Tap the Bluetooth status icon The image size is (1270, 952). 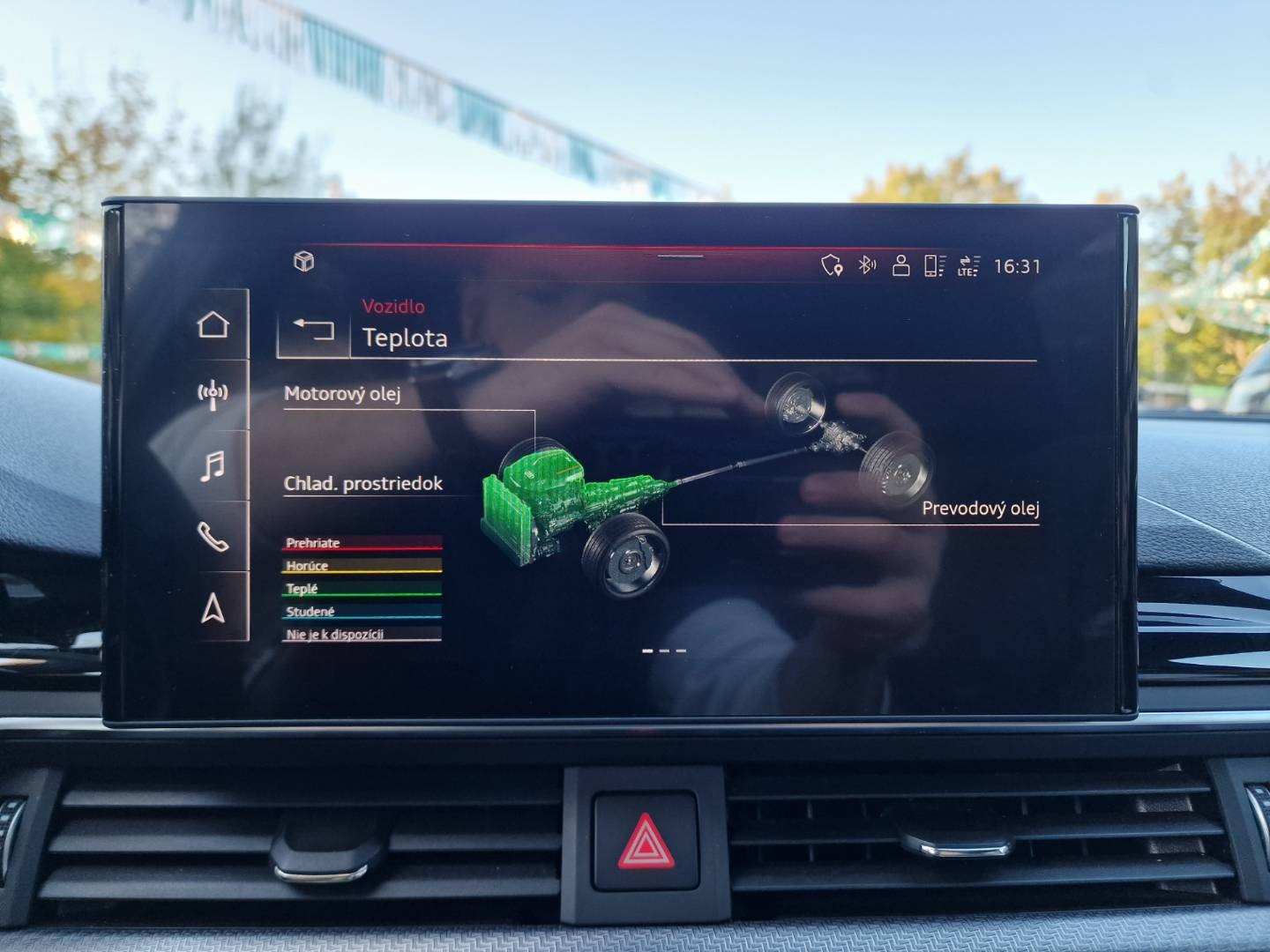click(867, 264)
